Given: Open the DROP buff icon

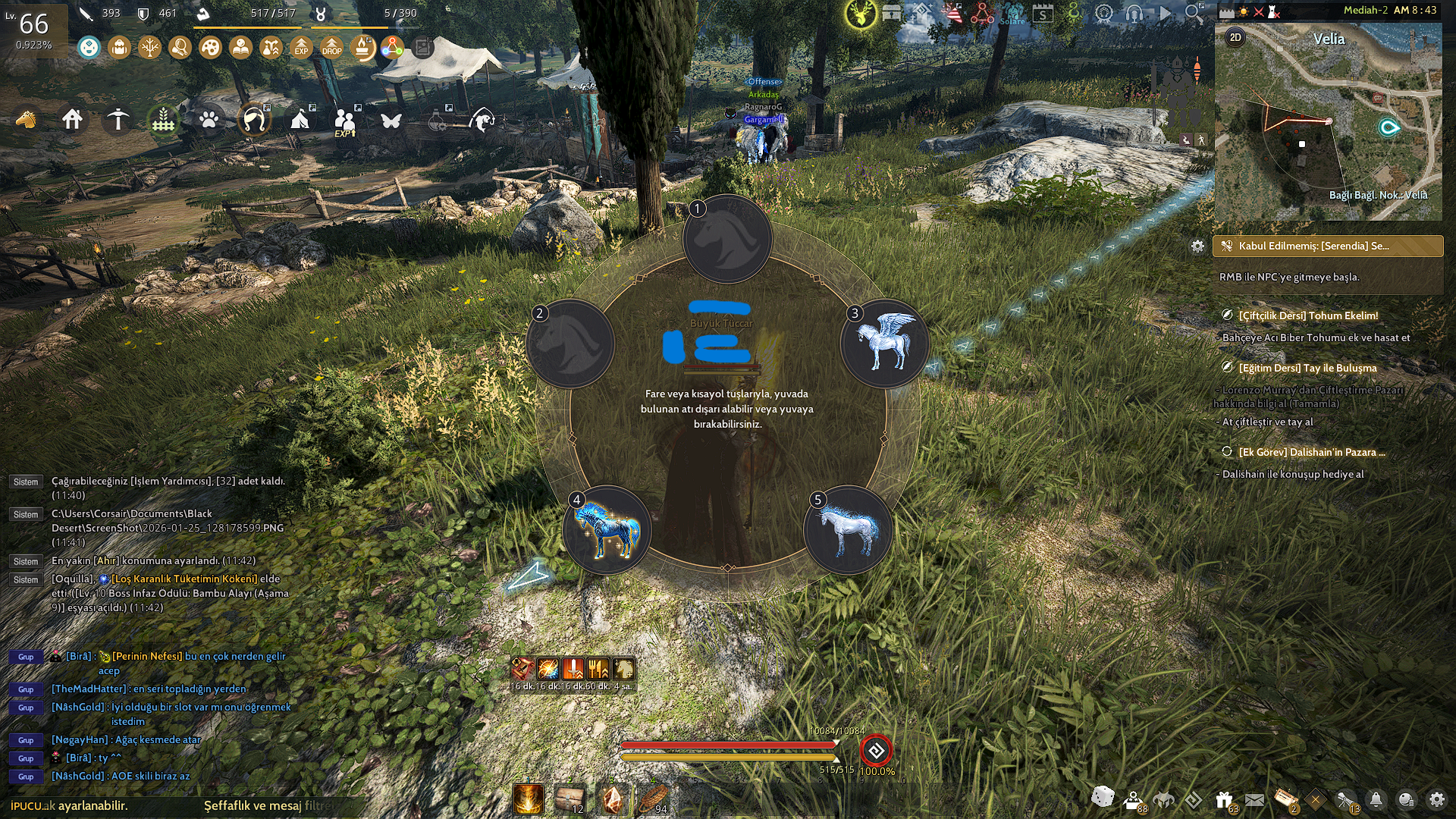Looking at the screenshot, I should pos(331,48).
